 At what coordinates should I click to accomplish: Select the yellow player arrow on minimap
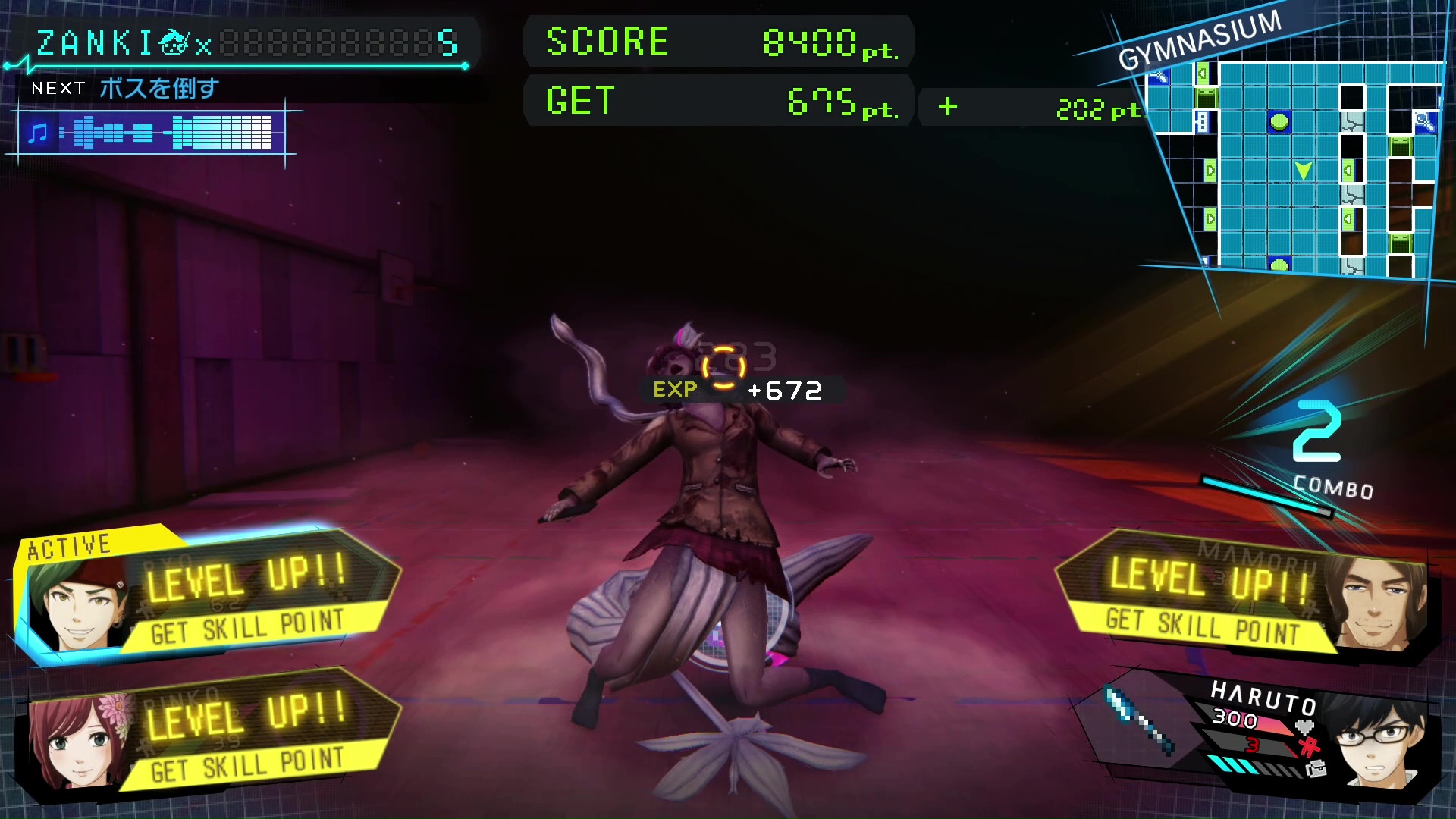pyautogui.click(x=1303, y=170)
